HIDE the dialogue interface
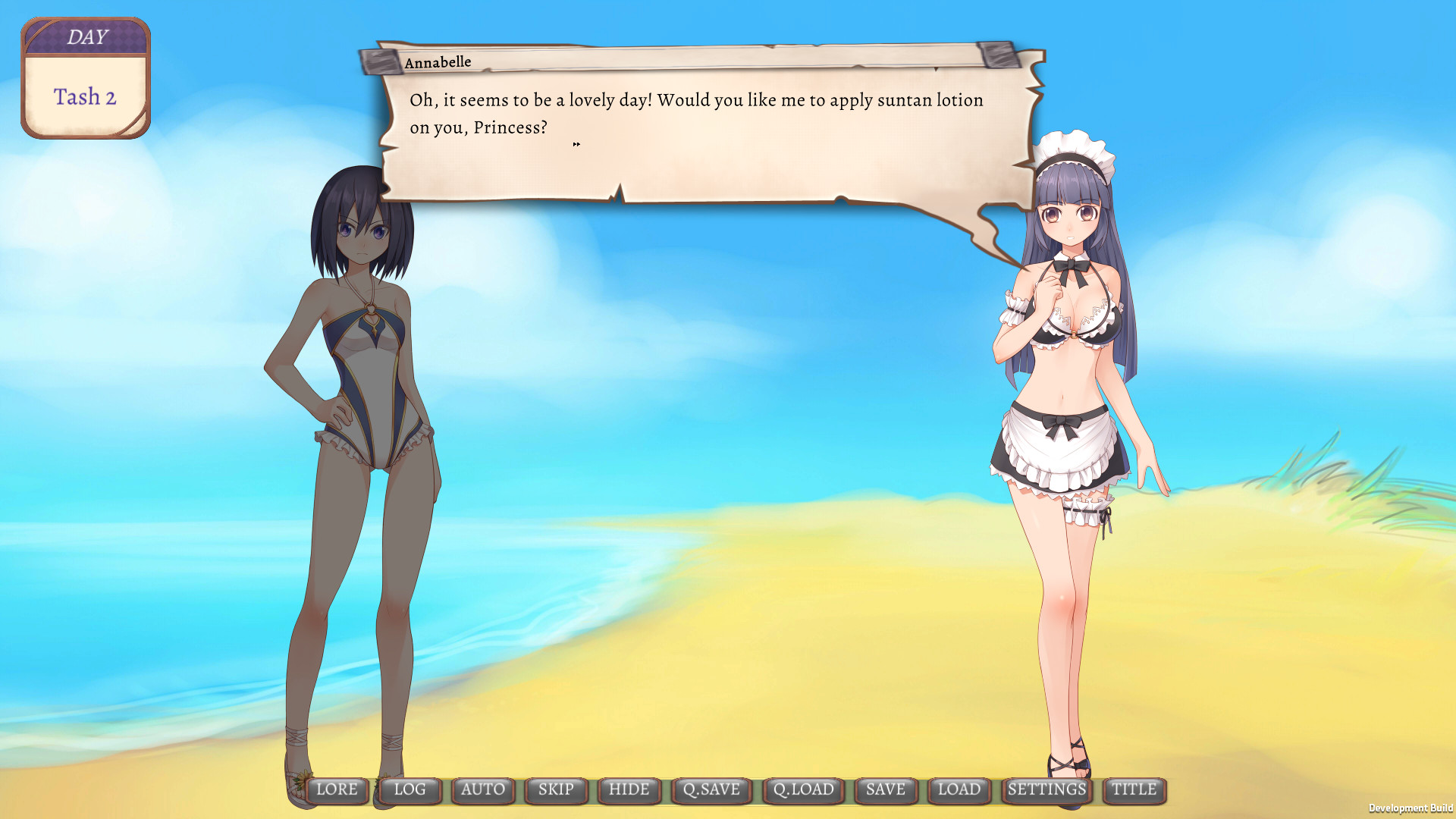1456x819 pixels. pyautogui.click(x=629, y=789)
